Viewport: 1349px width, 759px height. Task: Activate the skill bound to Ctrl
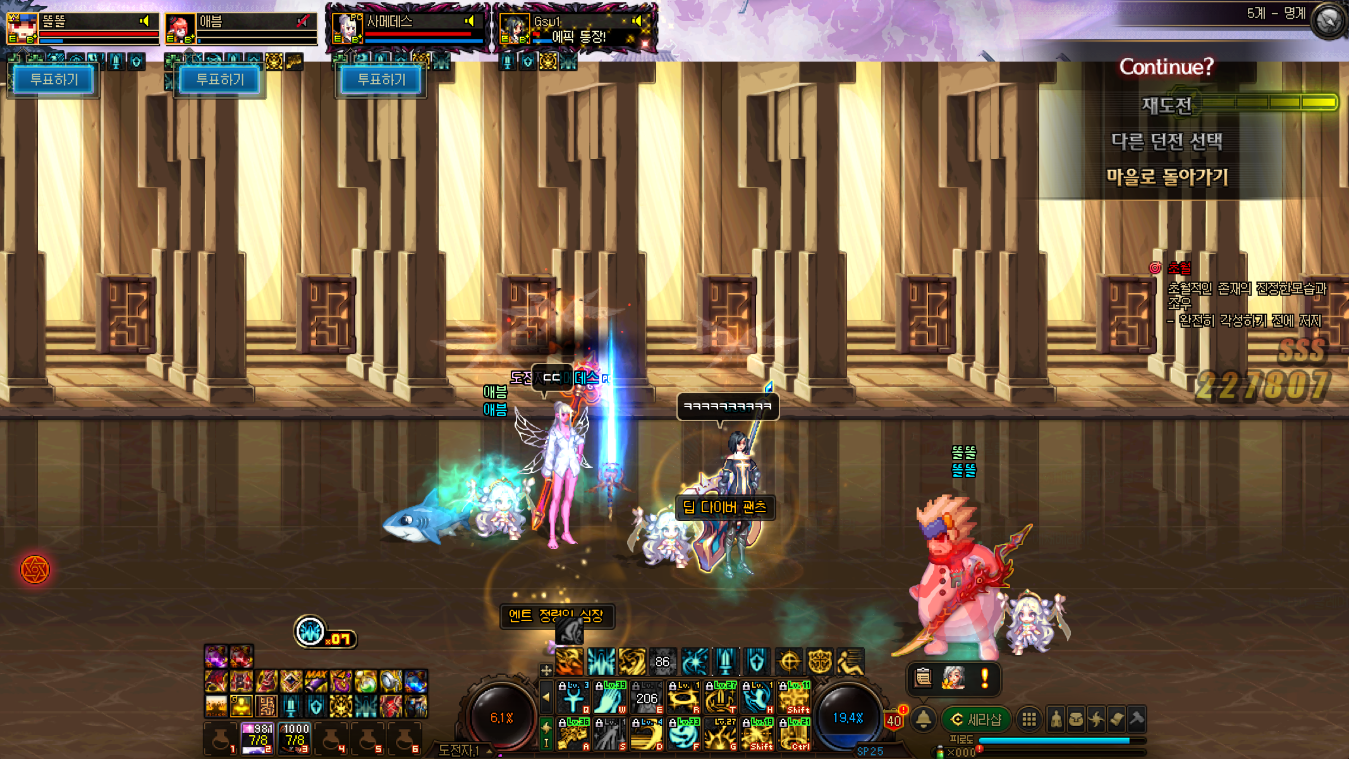[x=795, y=736]
